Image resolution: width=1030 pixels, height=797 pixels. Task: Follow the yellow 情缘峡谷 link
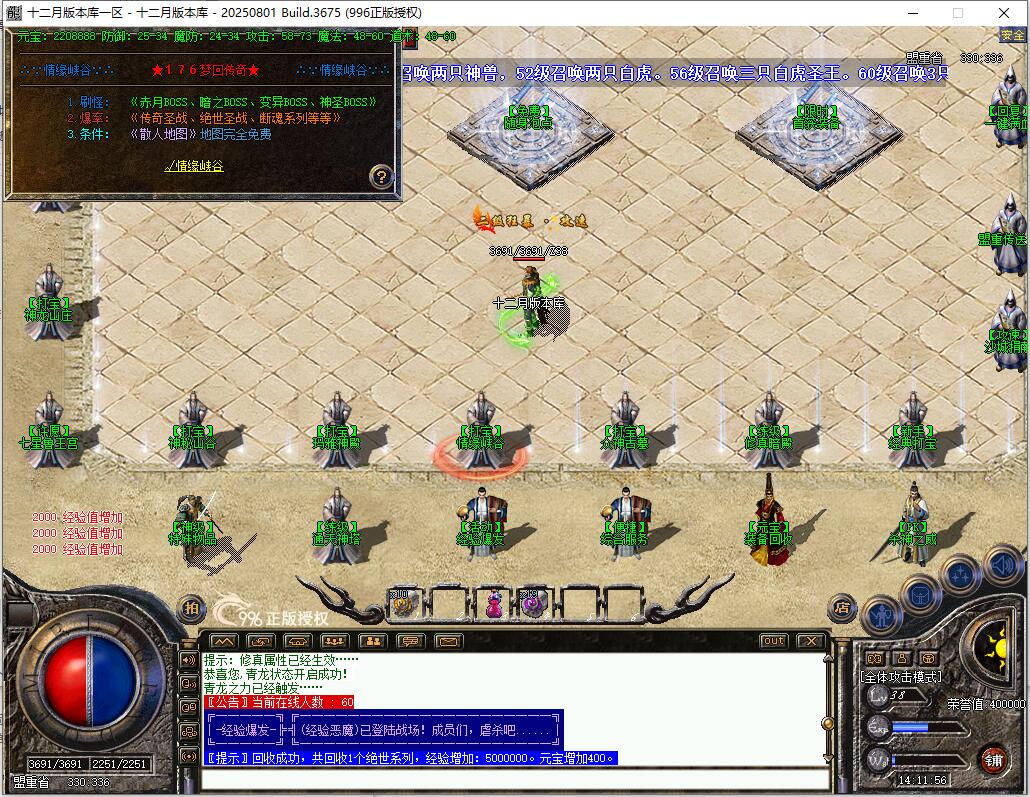pyautogui.click(x=194, y=166)
